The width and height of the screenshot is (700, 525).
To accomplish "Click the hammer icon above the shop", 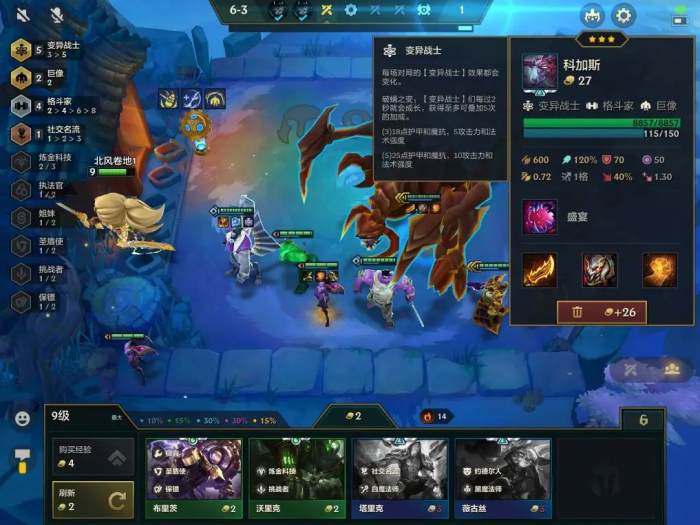I will 22,460.
